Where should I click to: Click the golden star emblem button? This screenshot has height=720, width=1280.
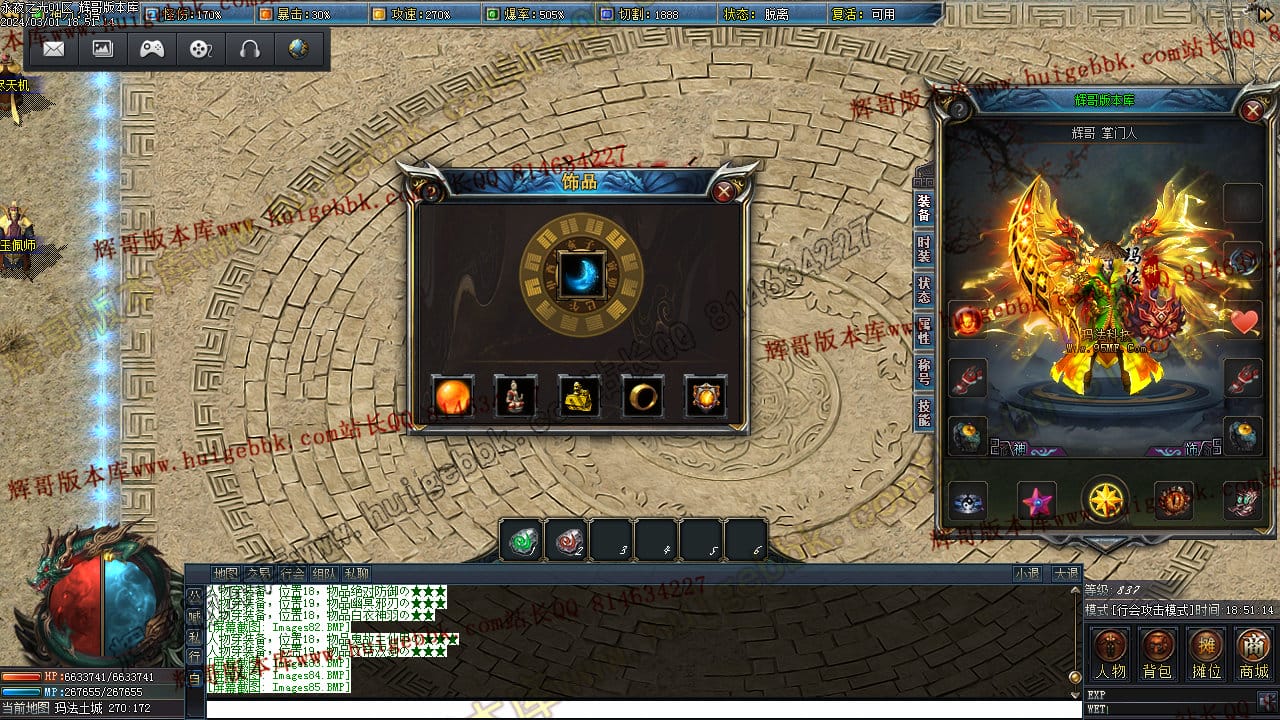pyautogui.click(x=1105, y=499)
